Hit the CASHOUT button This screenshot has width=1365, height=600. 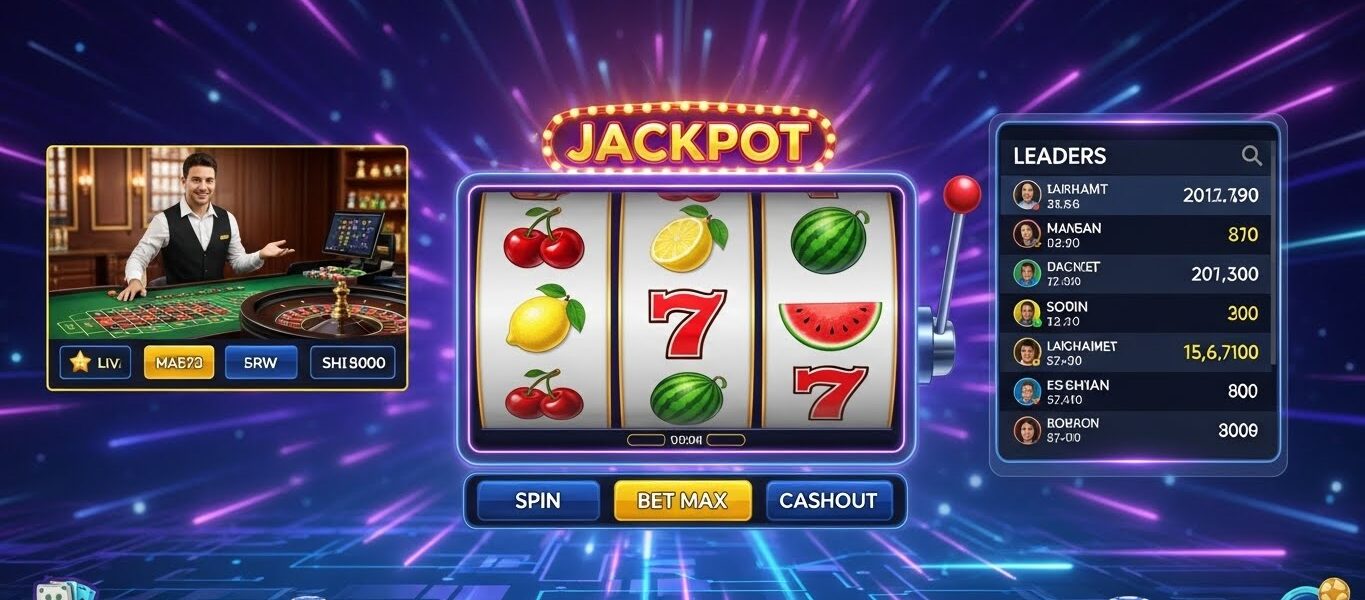click(827, 501)
